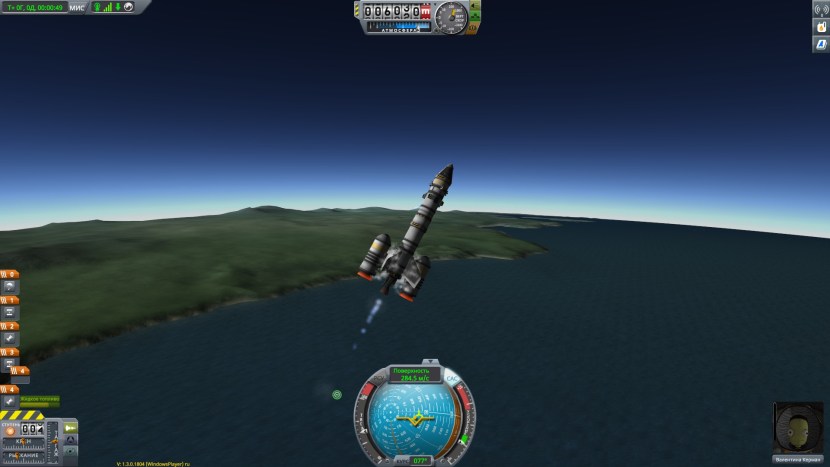Collapse the navball with the top arrow tab
This screenshot has height=467, width=830.
[x=431, y=360]
